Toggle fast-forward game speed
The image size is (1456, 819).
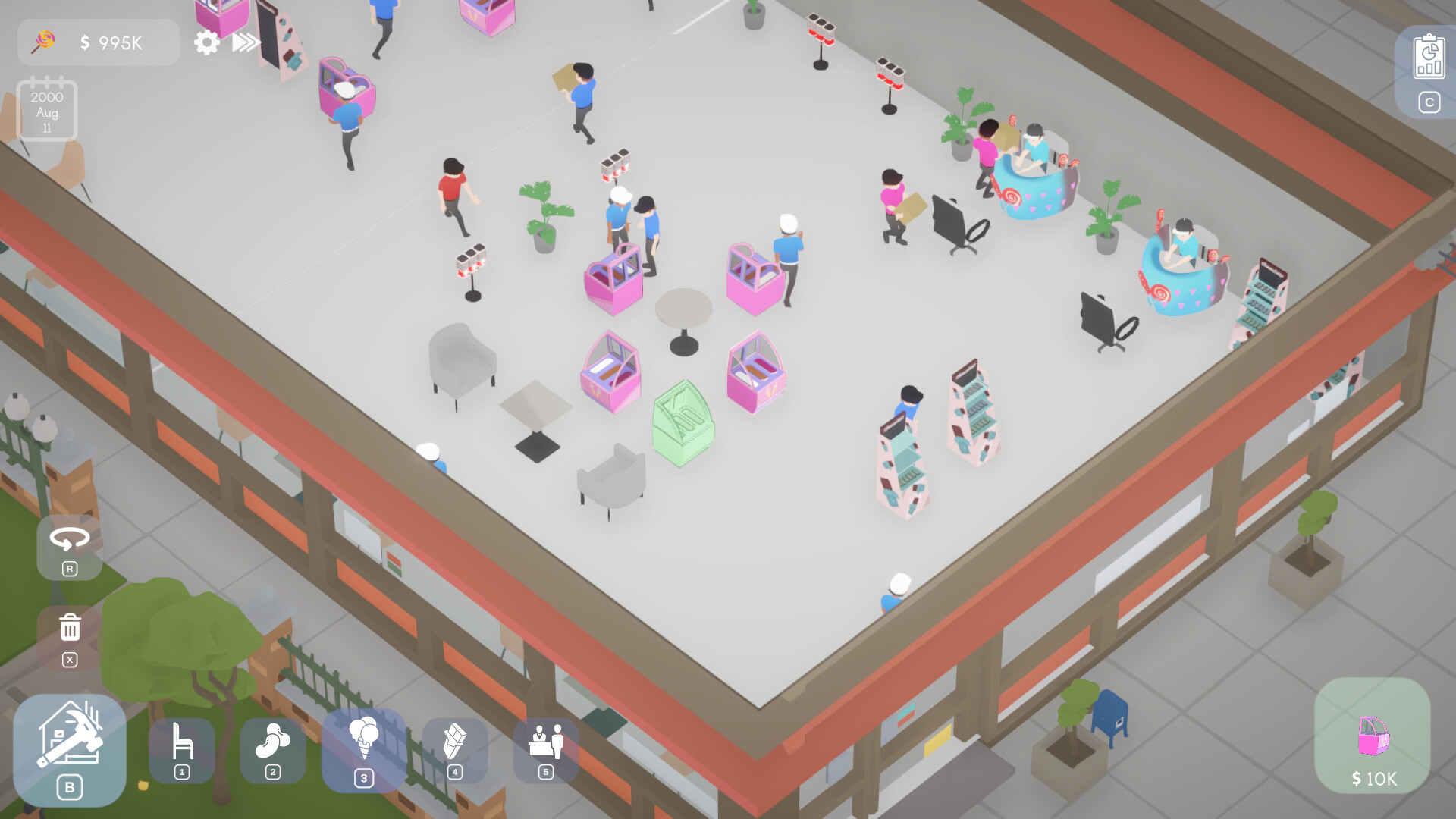243,43
